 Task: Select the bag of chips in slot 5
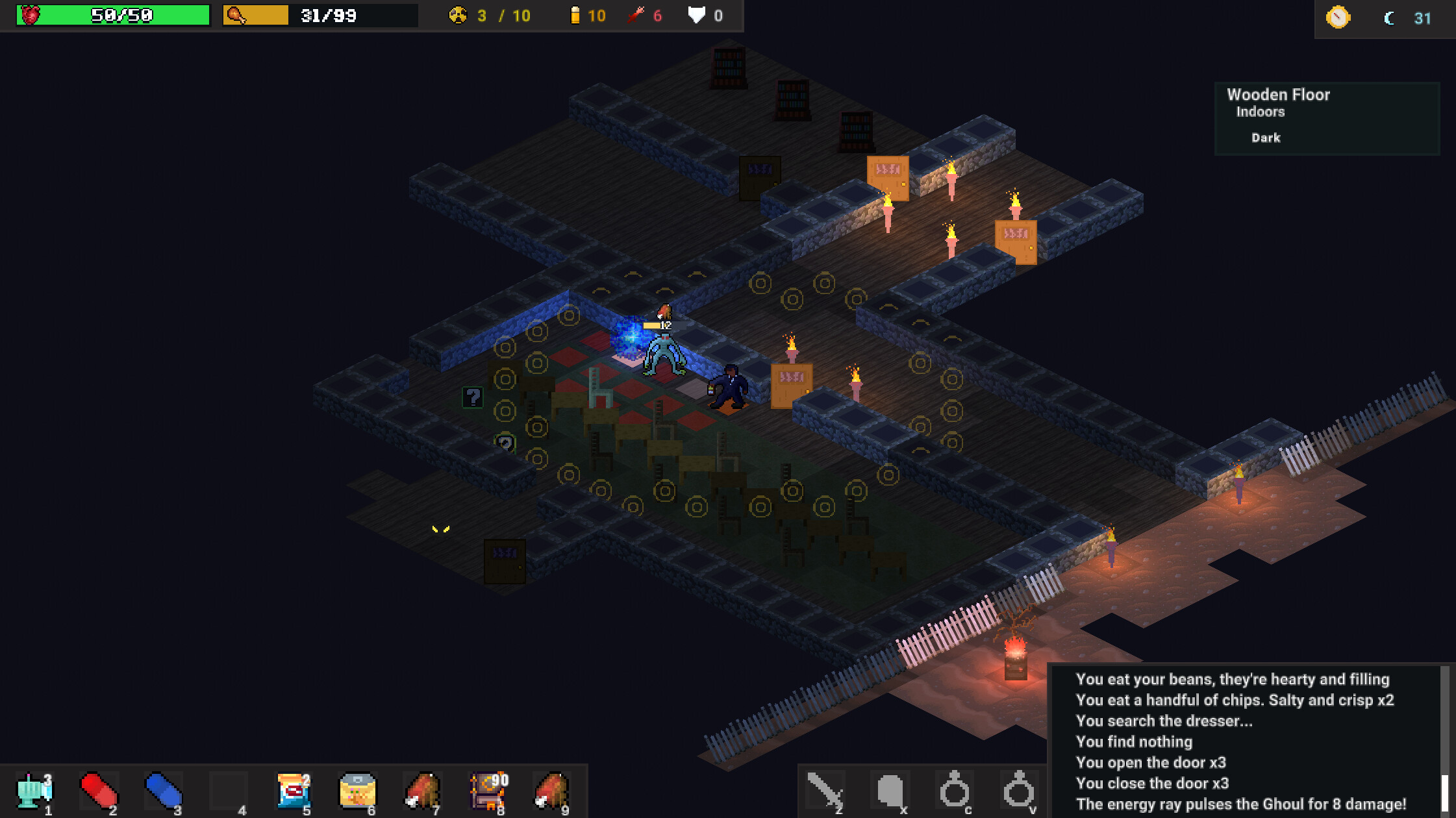click(x=292, y=791)
